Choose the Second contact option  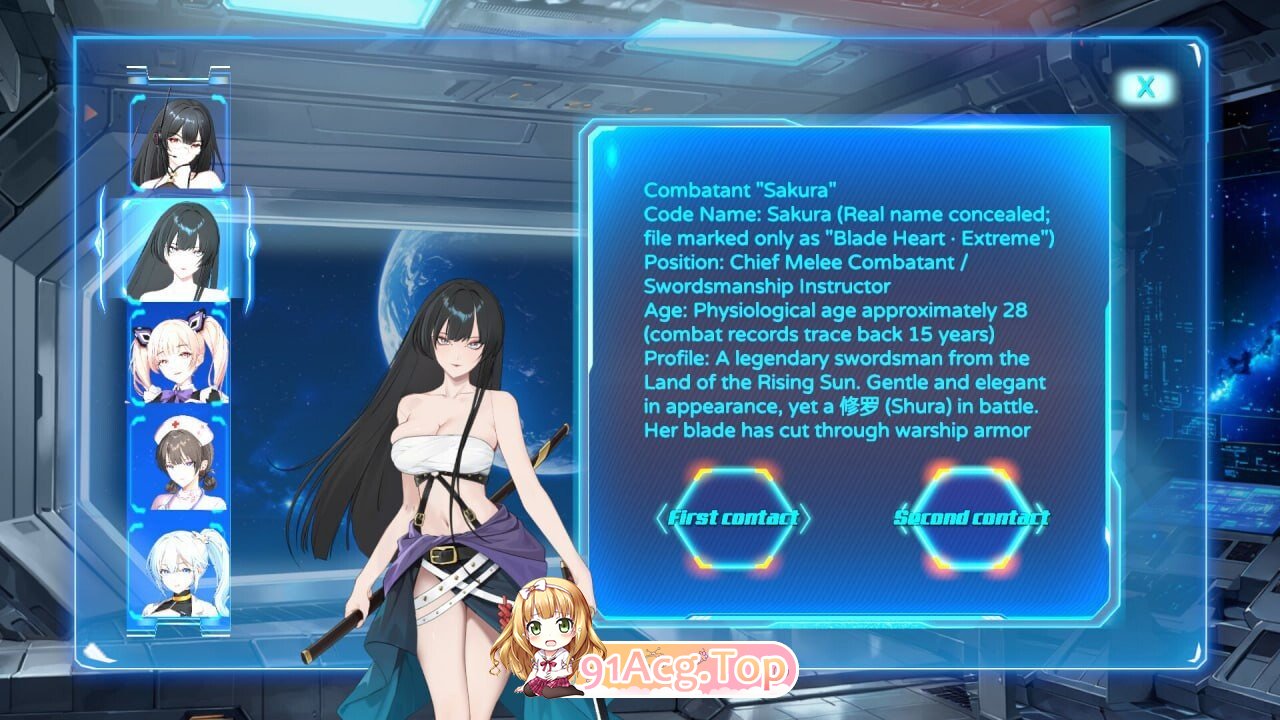pos(971,518)
